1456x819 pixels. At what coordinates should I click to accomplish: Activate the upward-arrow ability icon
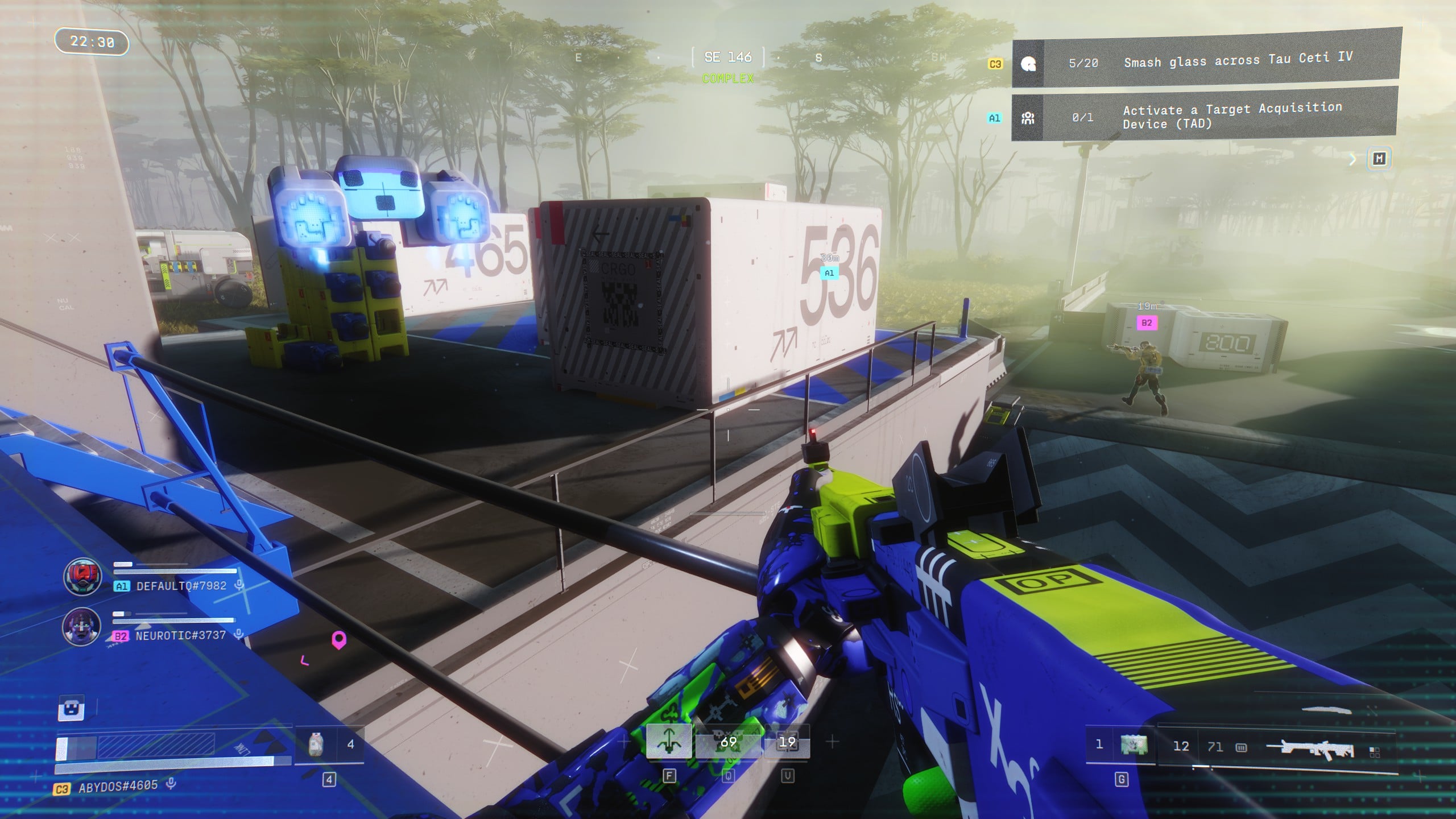click(669, 742)
